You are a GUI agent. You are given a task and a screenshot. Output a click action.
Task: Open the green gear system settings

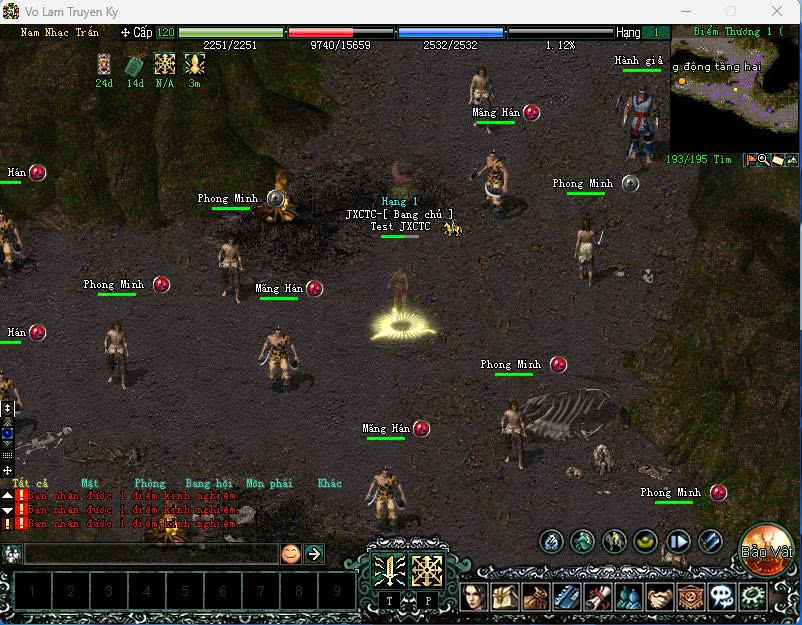pyautogui.click(x=752, y=598)
